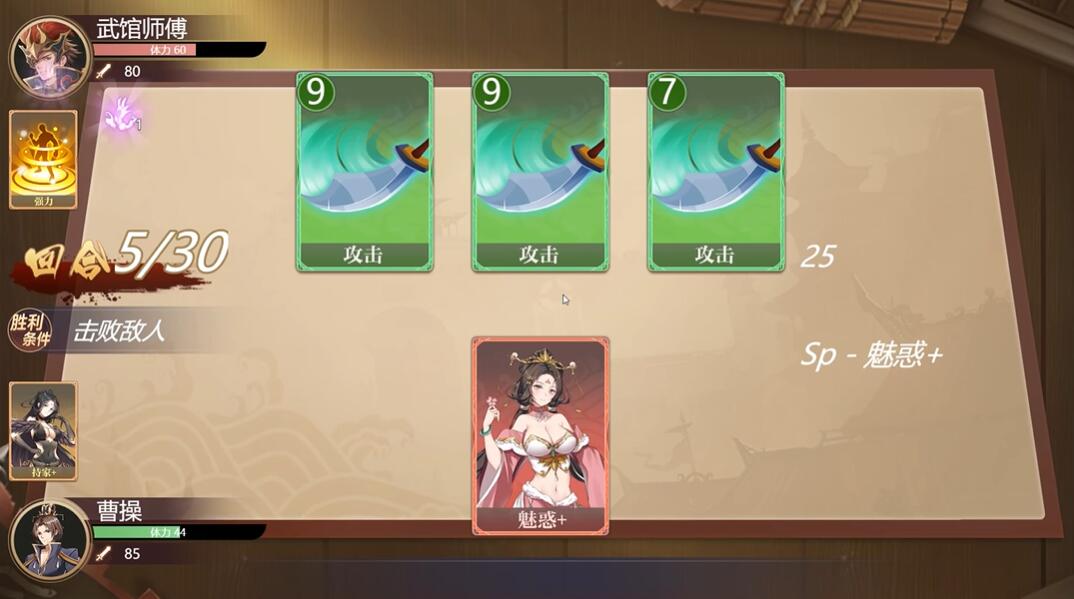Inspect the golden 强力 skill icon

[43, 159]
